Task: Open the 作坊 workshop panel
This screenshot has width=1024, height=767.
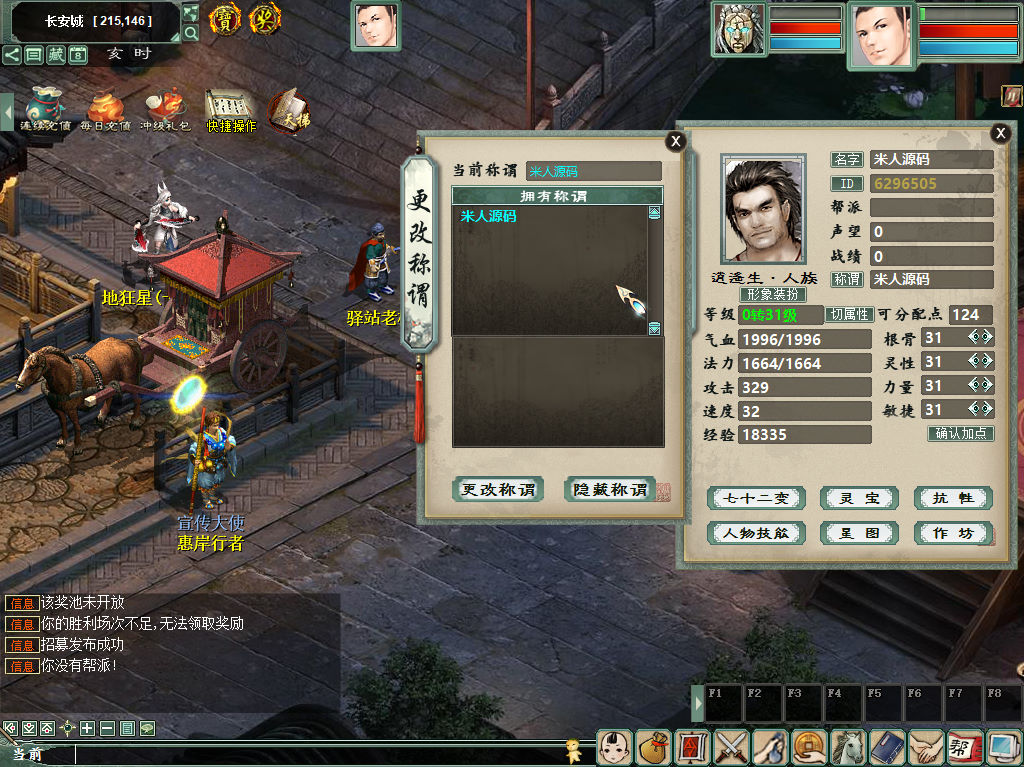Action: (x=952, y=533)
